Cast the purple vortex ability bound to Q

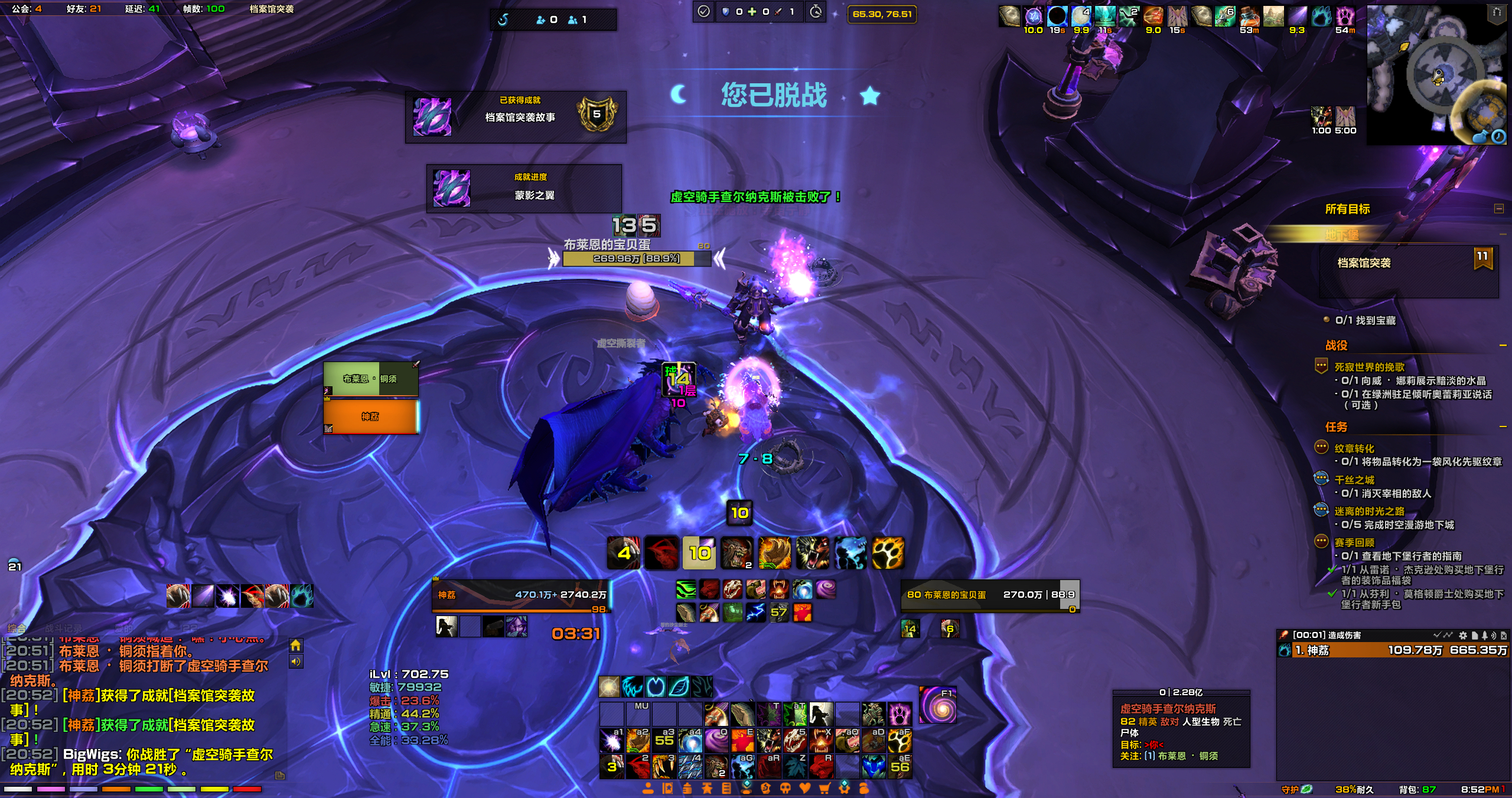tap(716, 741)
